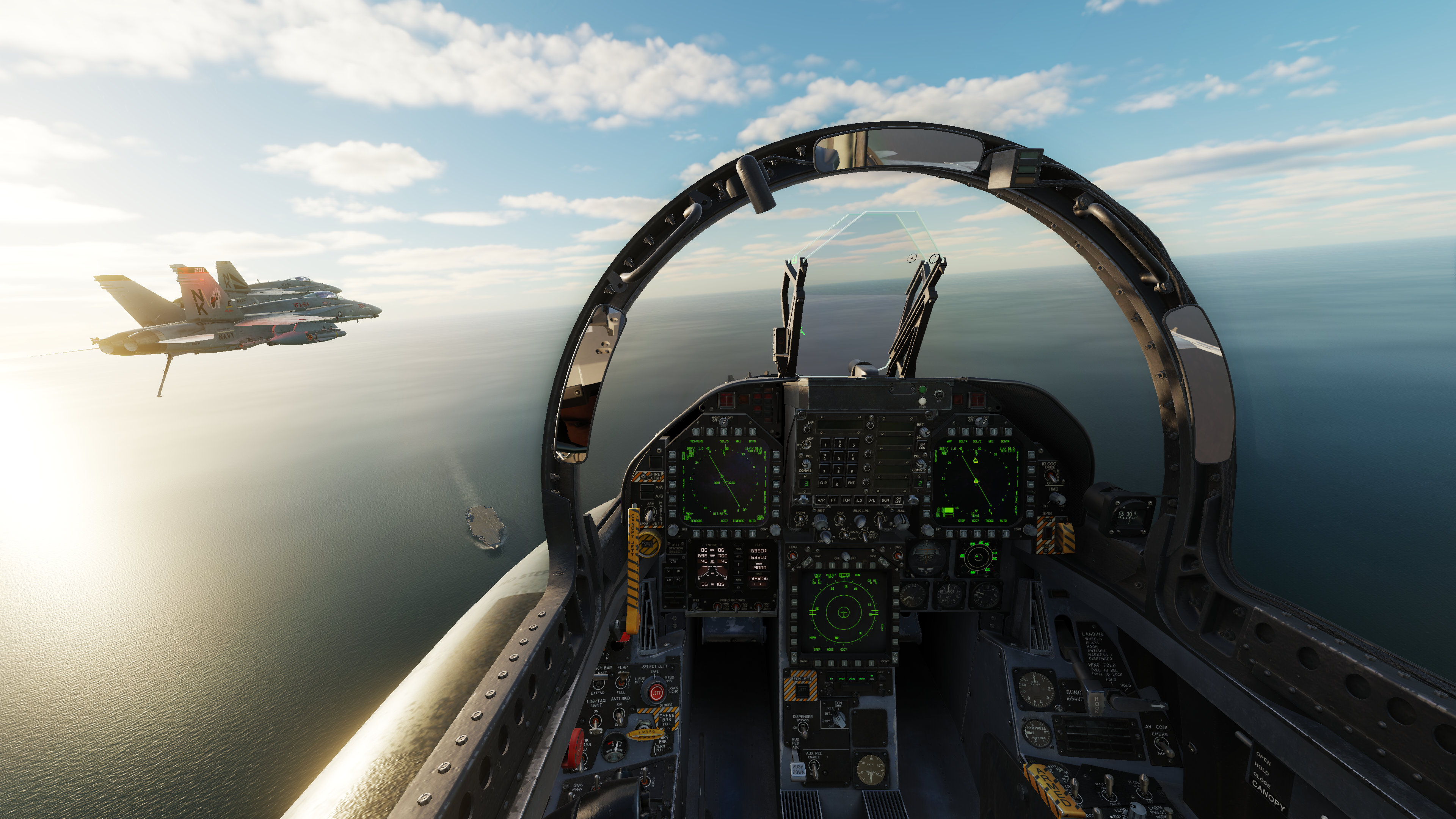Choose the TCN function button
The width and height of the screenshot is (1456, 819).
pyautogui.click(x=846, y=500)
